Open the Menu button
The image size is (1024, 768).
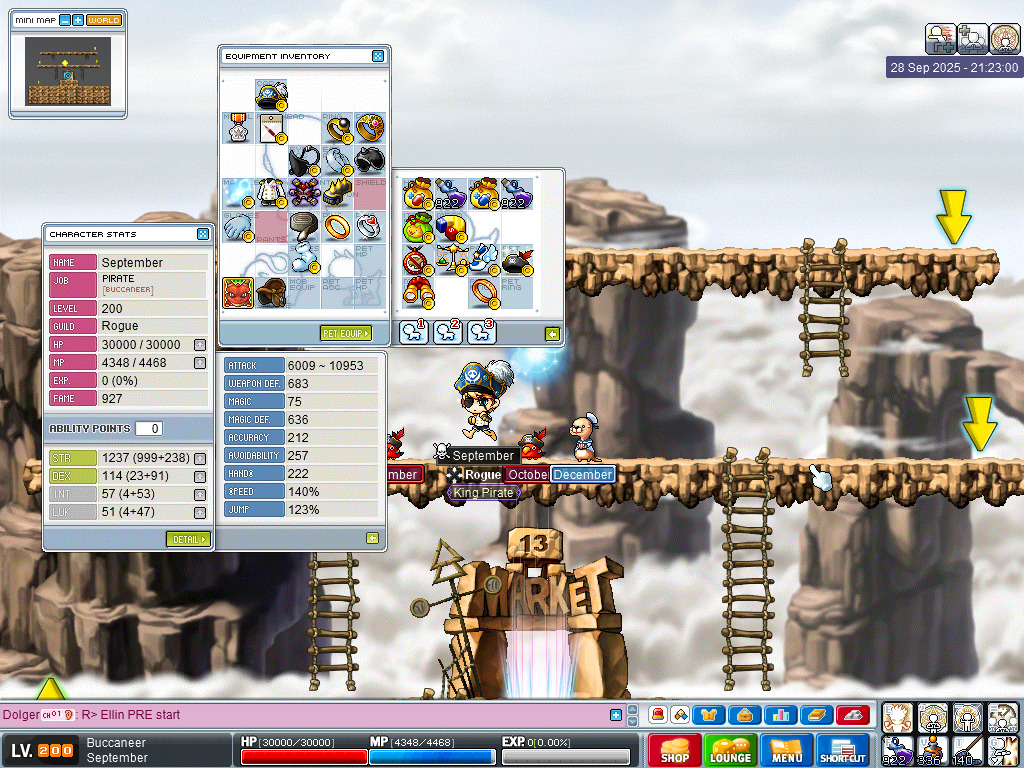point(786,750)
